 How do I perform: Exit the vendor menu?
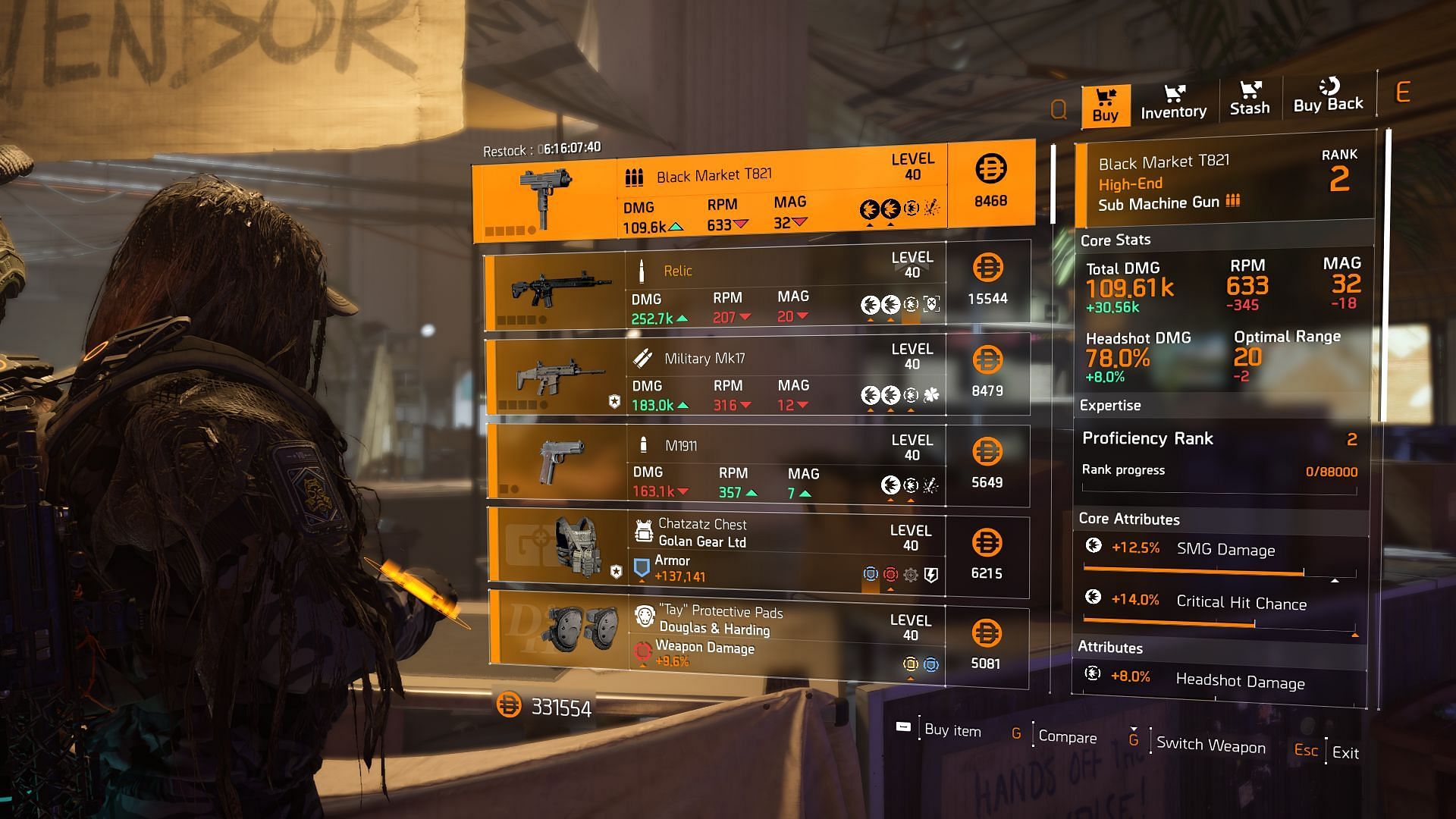pyautogui.click(x=1345, y=753)
